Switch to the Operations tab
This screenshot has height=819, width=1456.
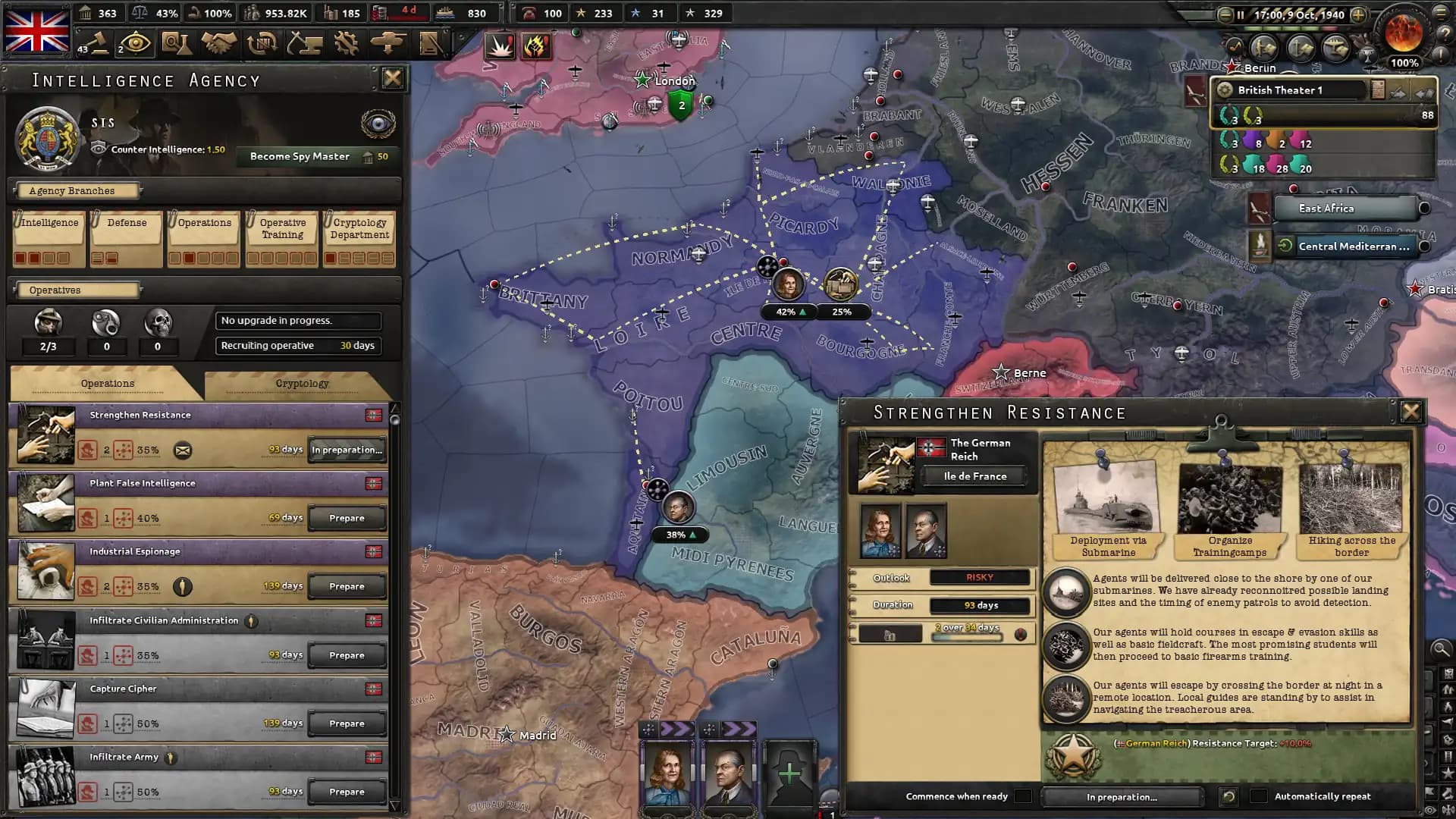[x=108, y=383]
